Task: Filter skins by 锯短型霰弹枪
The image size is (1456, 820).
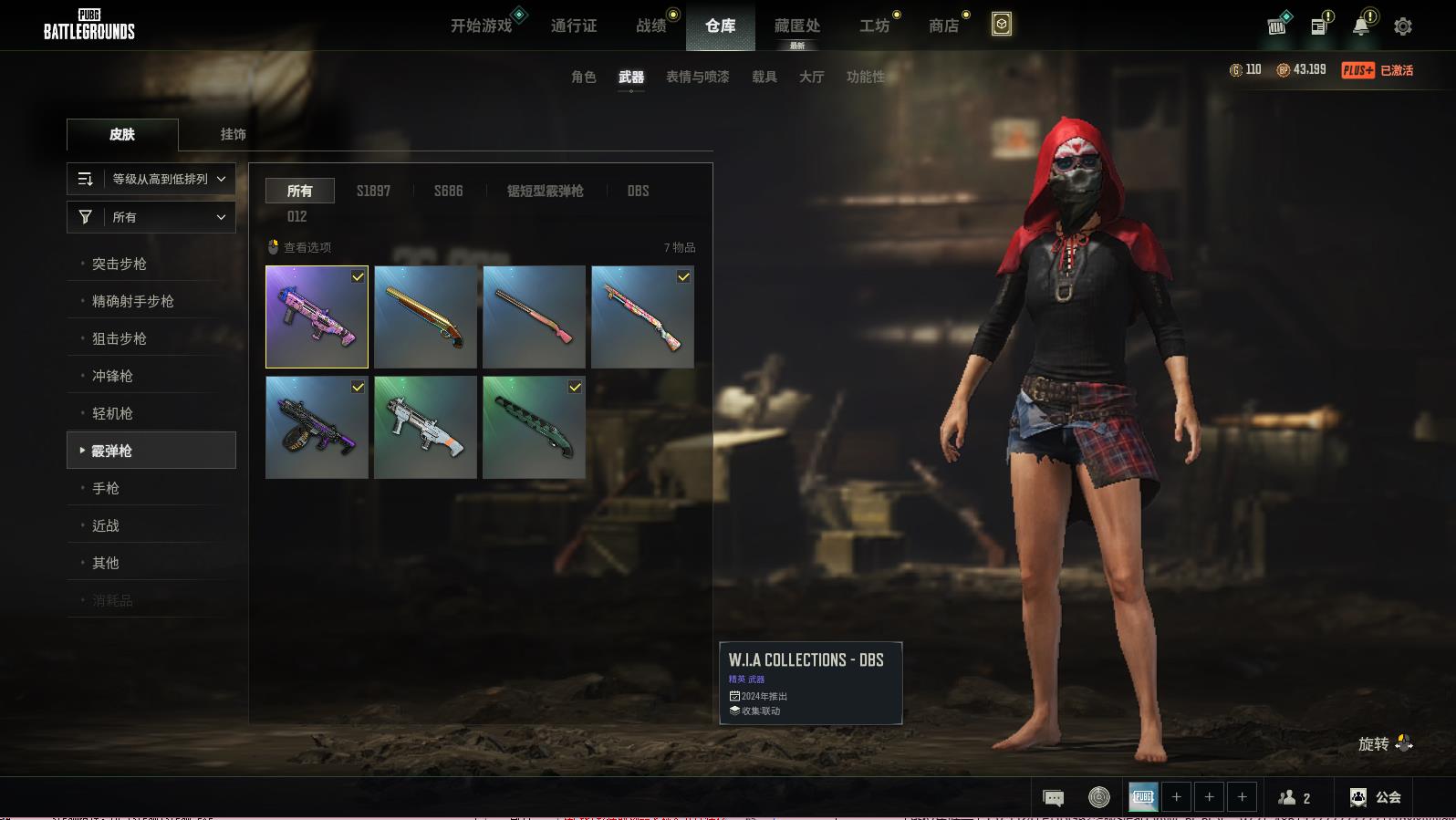Action: (x=545, y=191)
